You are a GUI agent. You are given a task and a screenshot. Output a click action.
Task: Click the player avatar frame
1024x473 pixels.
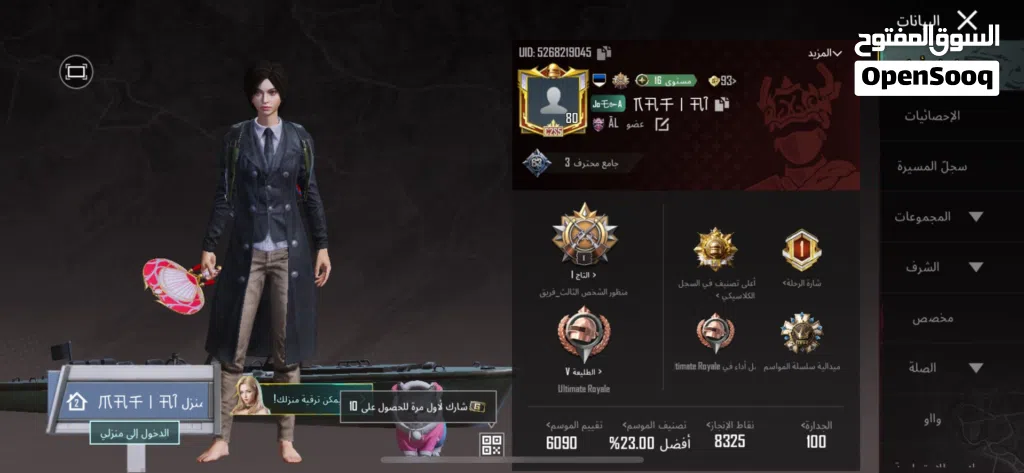coord(551,102)
